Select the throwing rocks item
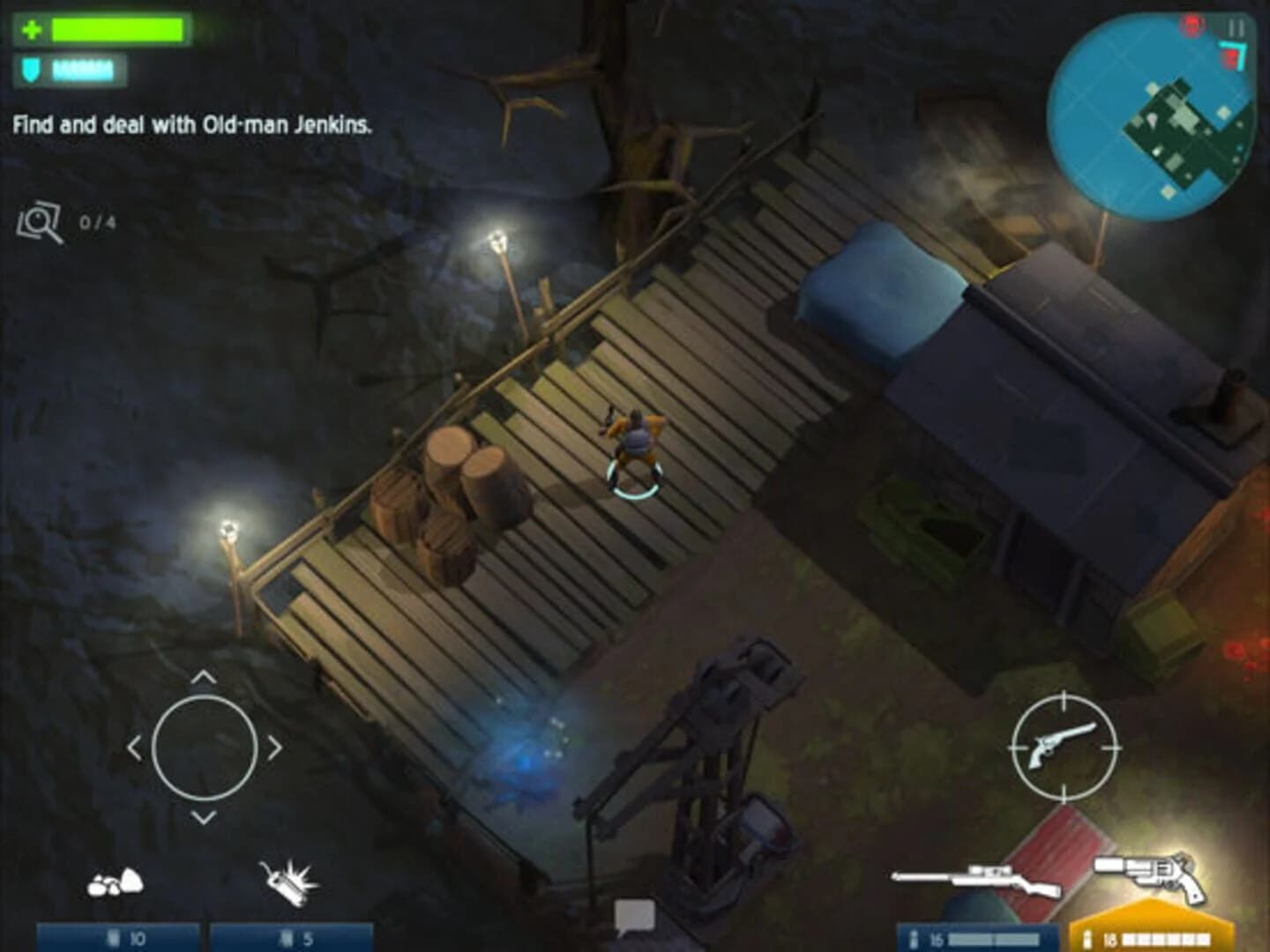 click(117, 881)
